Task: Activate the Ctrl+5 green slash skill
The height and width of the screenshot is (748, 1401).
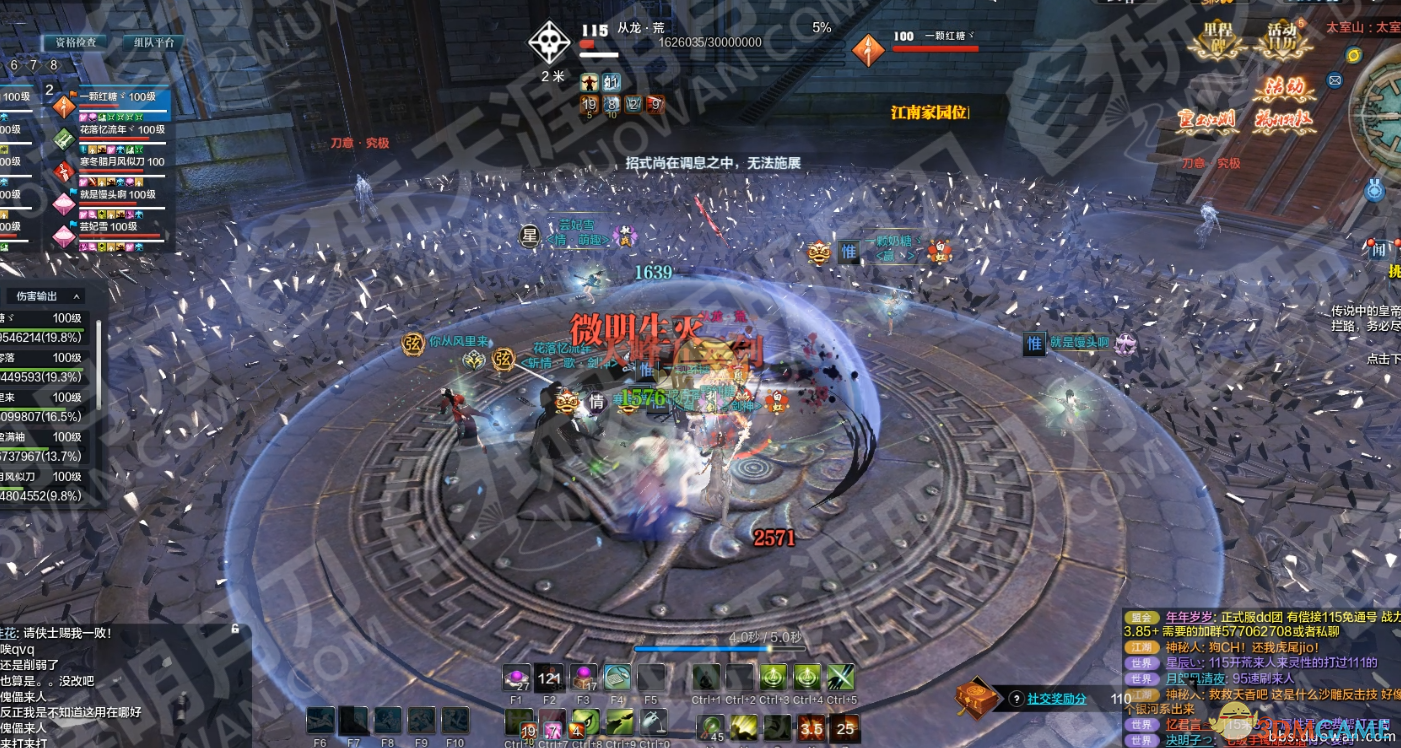Action: 841,678
